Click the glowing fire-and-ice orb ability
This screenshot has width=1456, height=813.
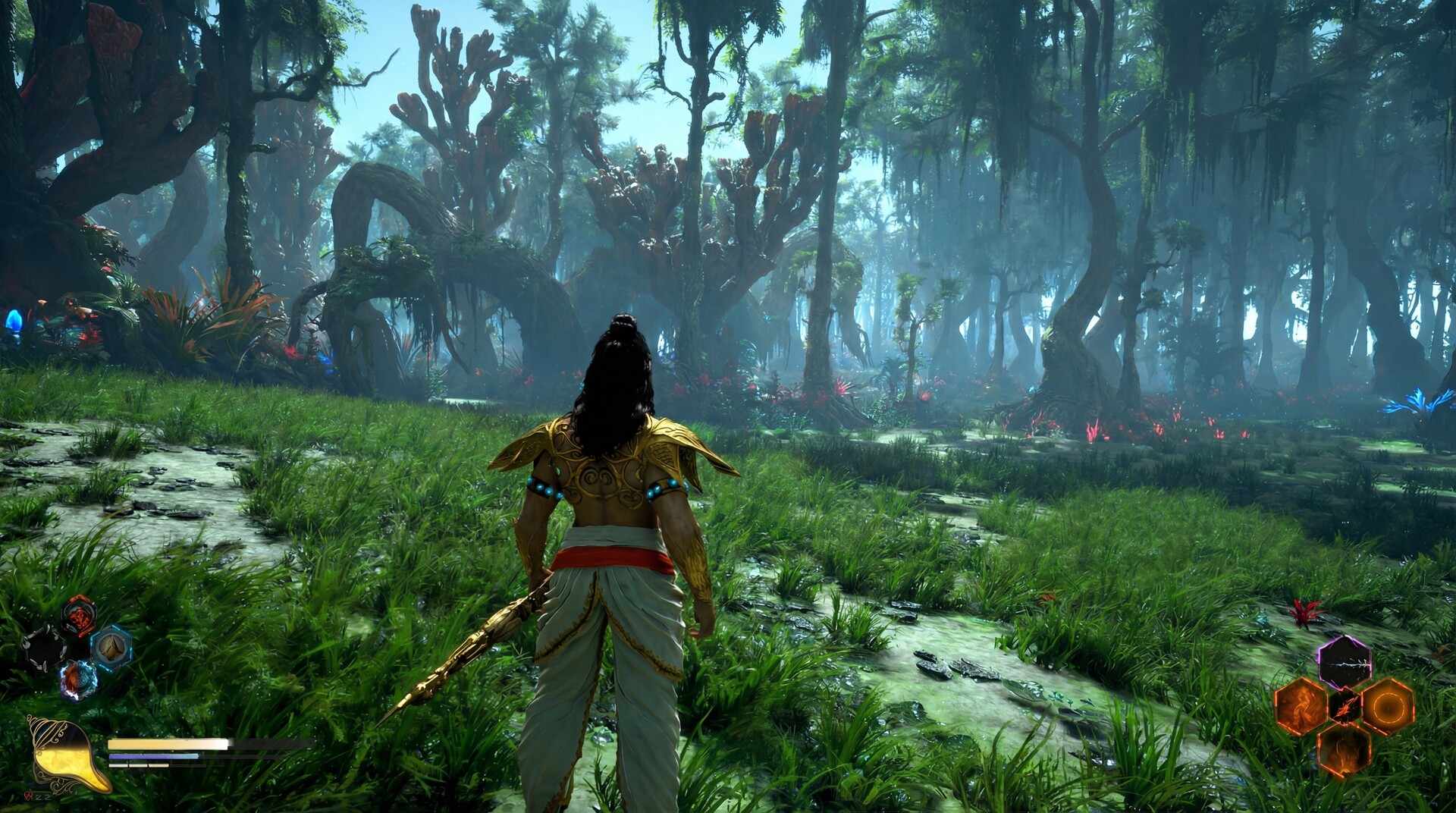coord(77,679)
